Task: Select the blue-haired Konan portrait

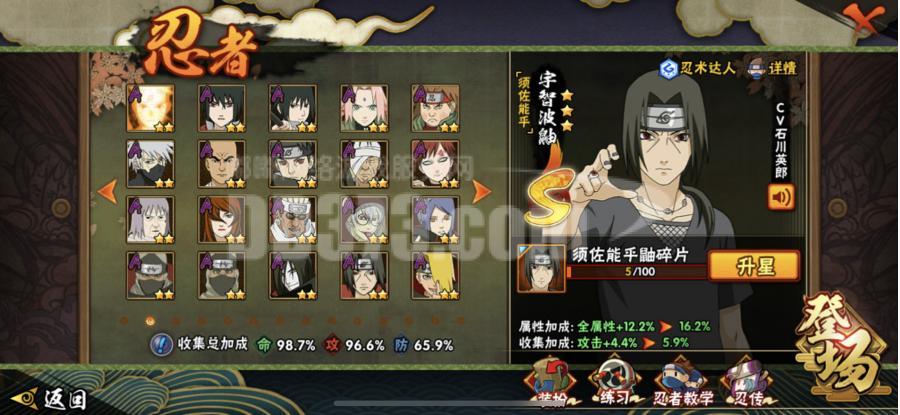Action: (x=435, y=219)
